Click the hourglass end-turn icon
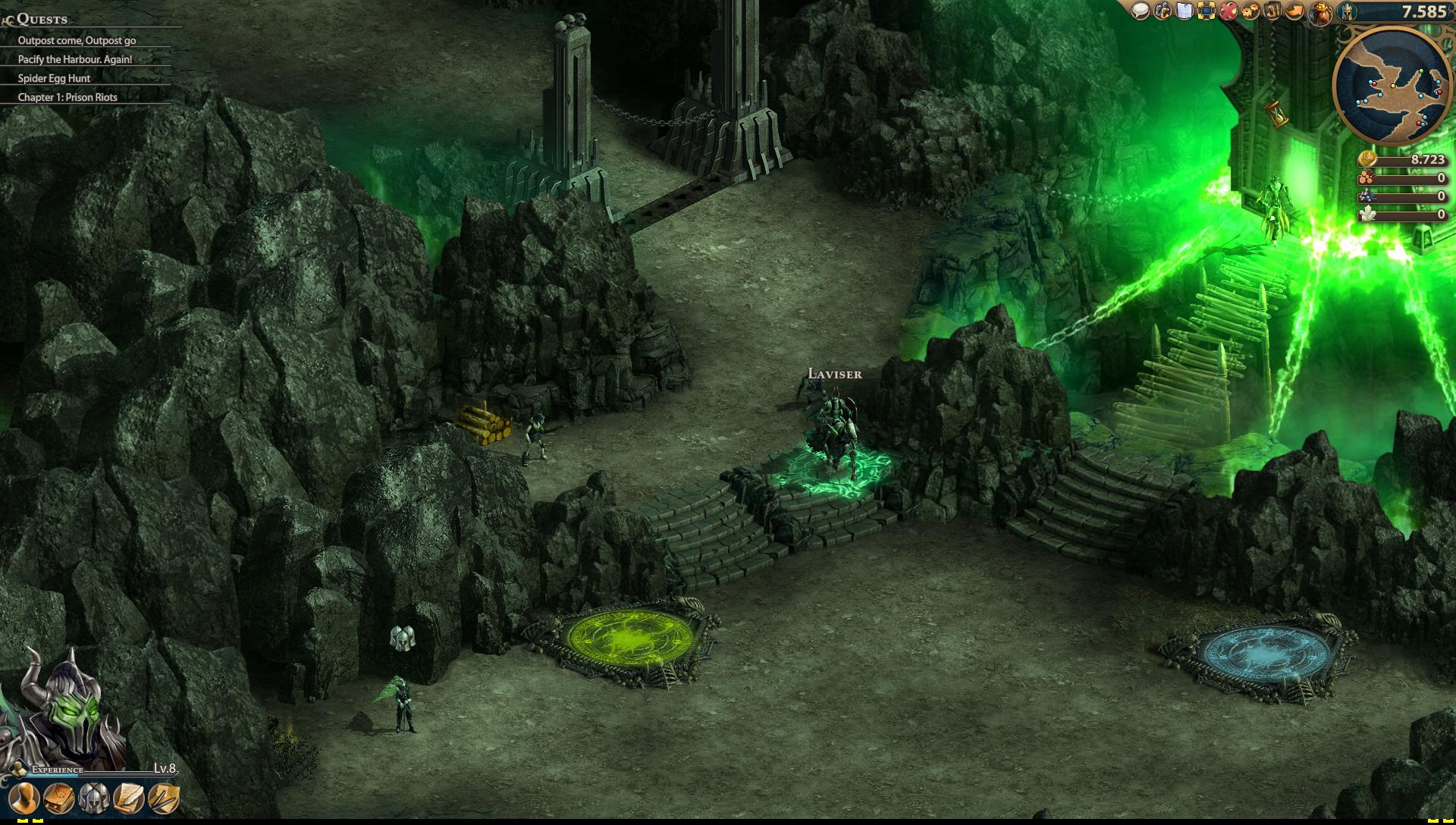1456x825 pixels. coord(1274,114)
